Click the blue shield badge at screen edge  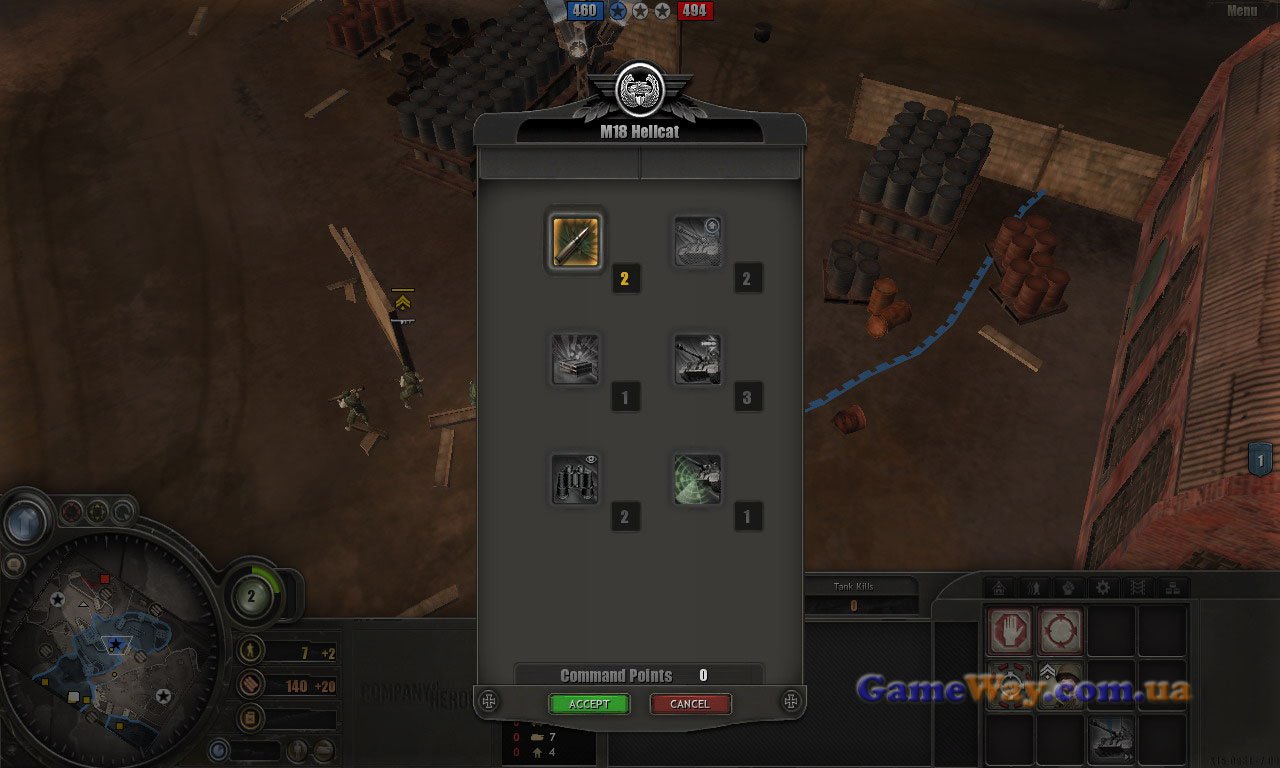coord(1260,459)
